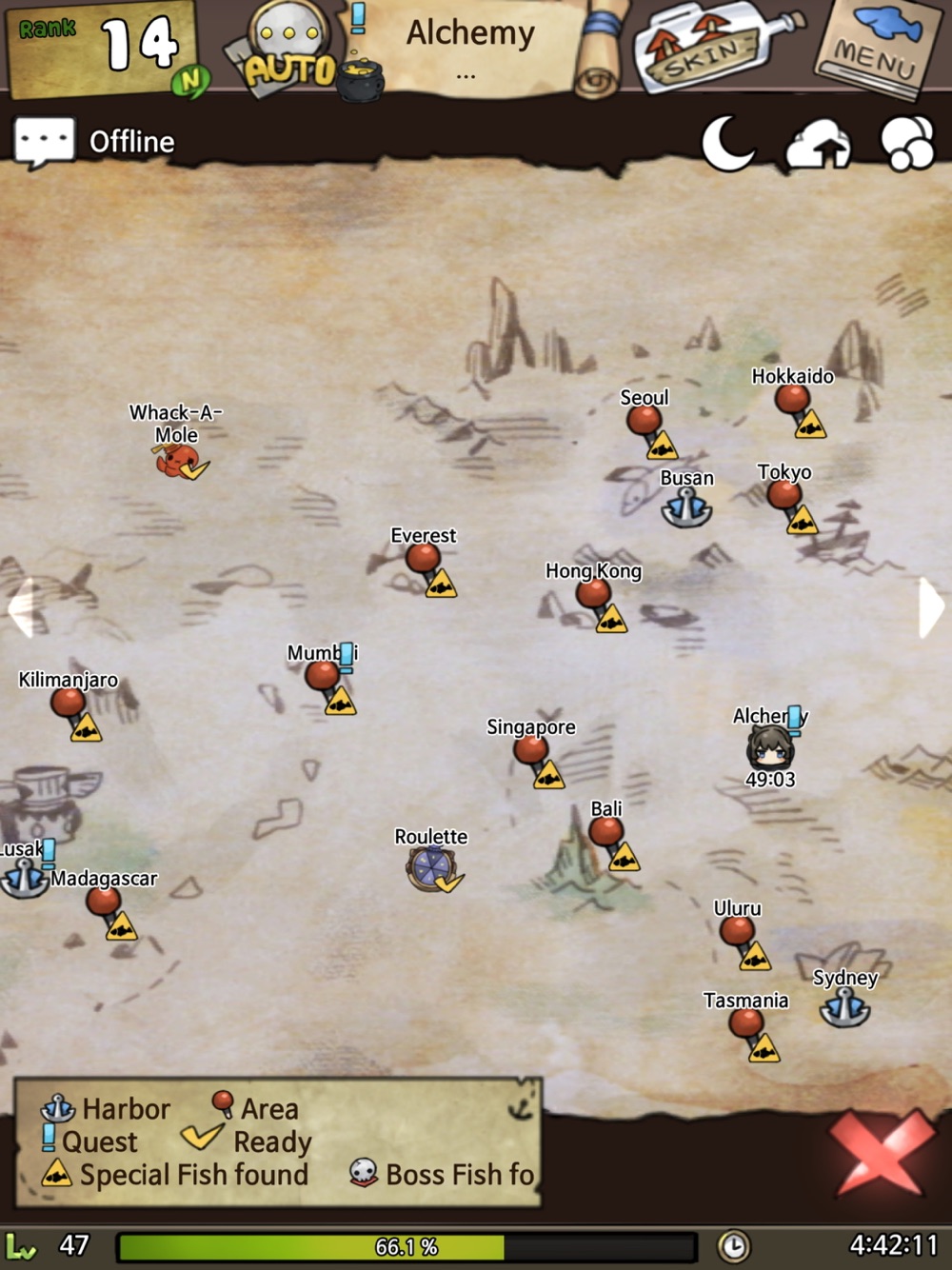
Task: Travel to Sydney harbor anchor
Action: tap(844, 1007)
